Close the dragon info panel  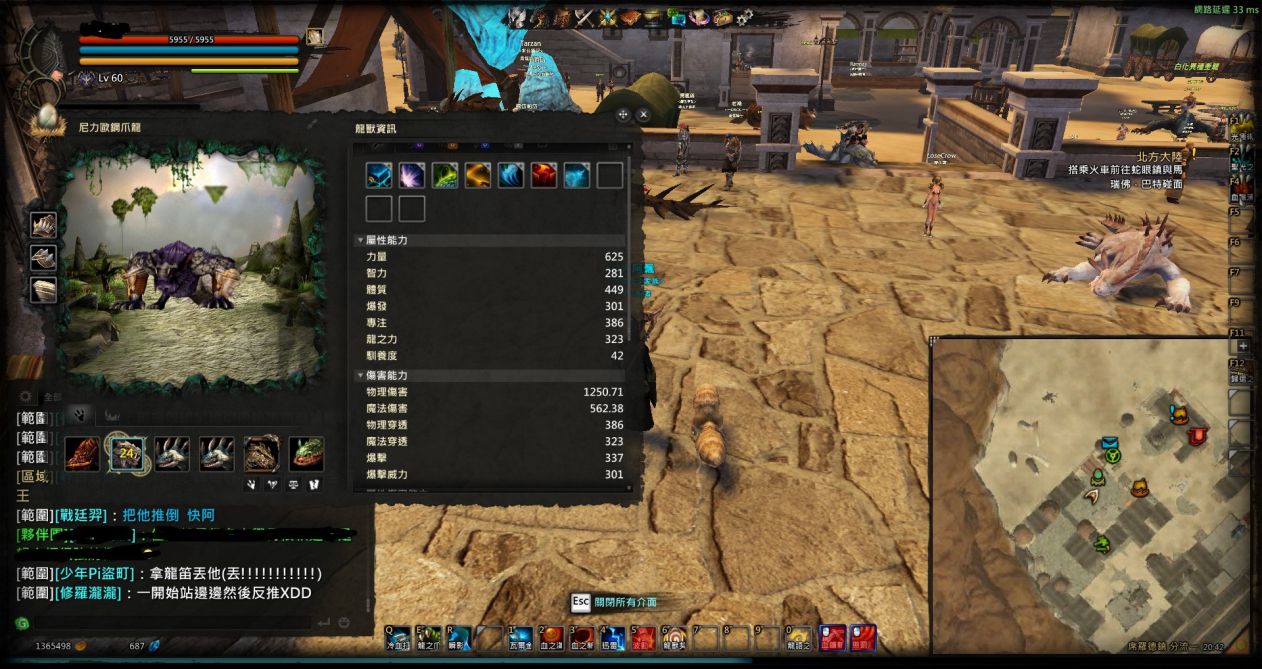pyautogui.click(x=644, y=115)
